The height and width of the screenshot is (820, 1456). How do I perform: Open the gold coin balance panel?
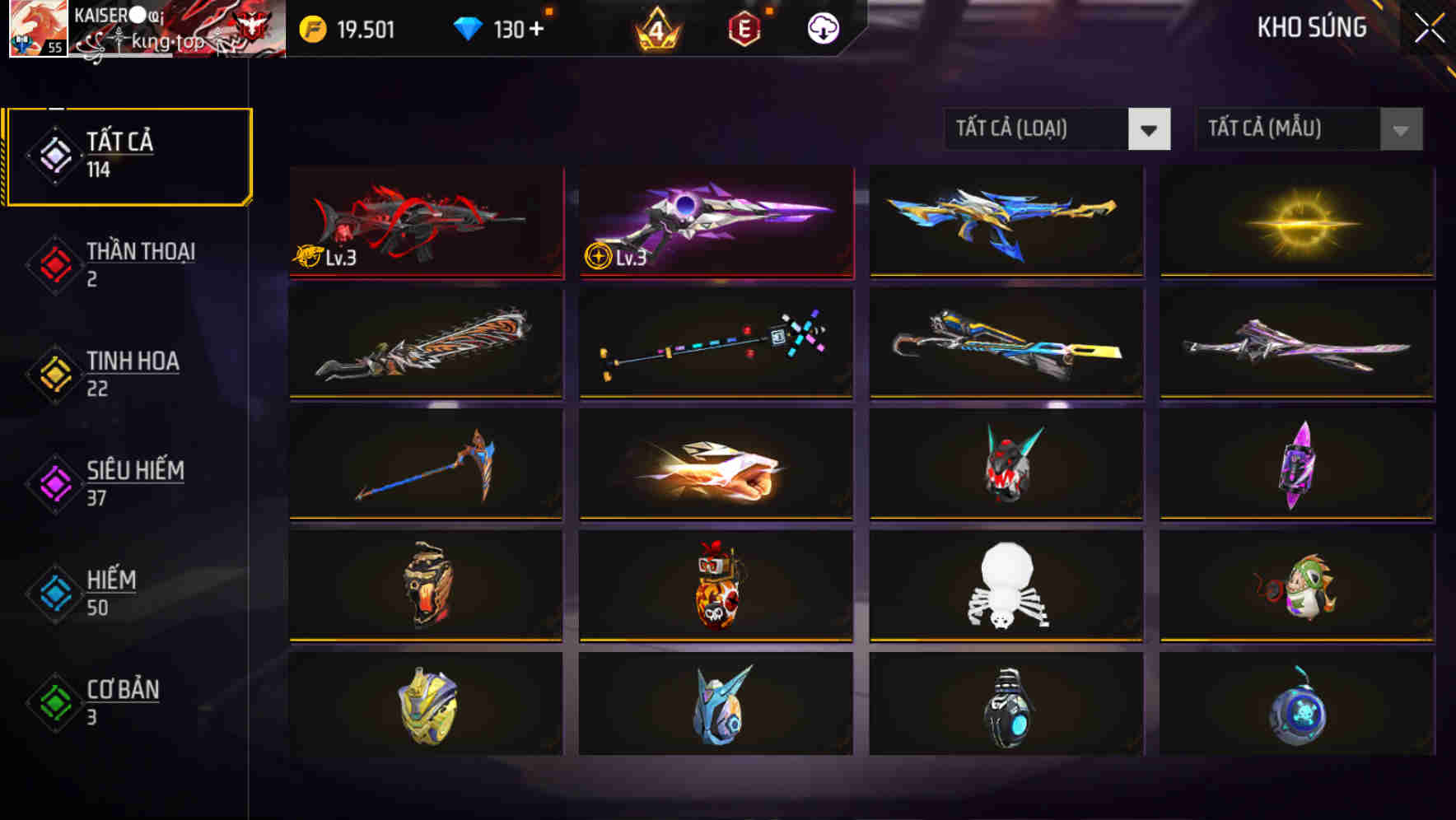tap(354, 28)
